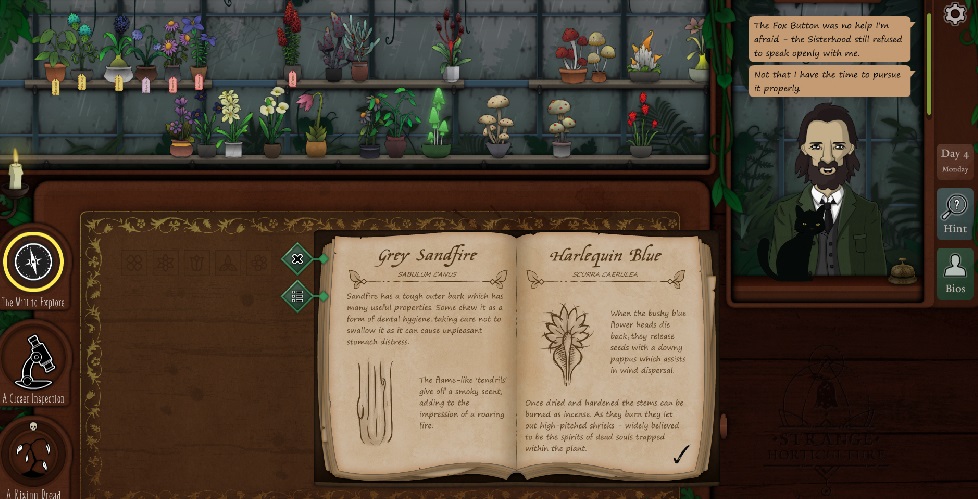Open the book's index list
Image resolution: width=978 pixels, height=499 pixels.
297,295
